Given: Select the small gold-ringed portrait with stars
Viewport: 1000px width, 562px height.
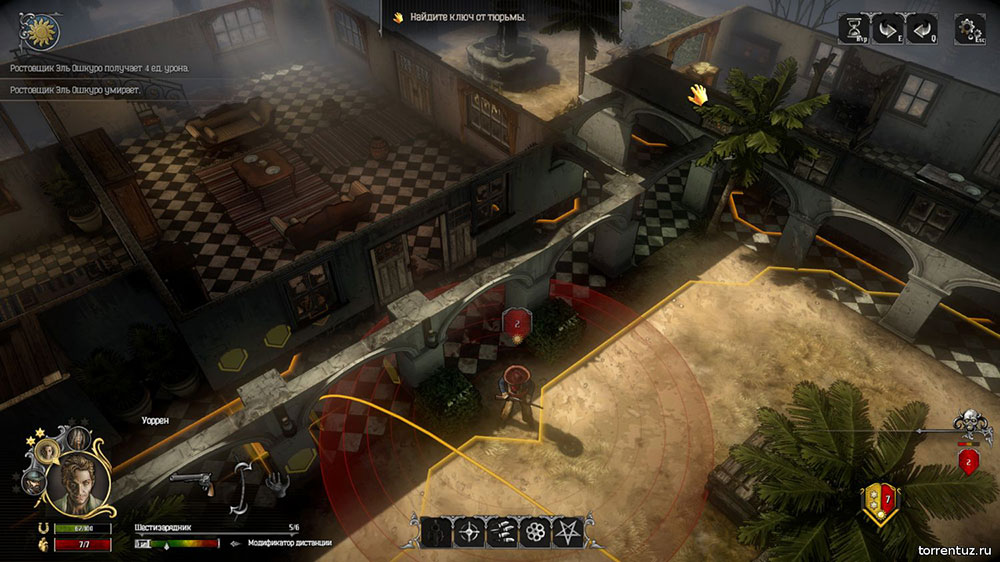Looking at the screenshot, I should [46, 451].
